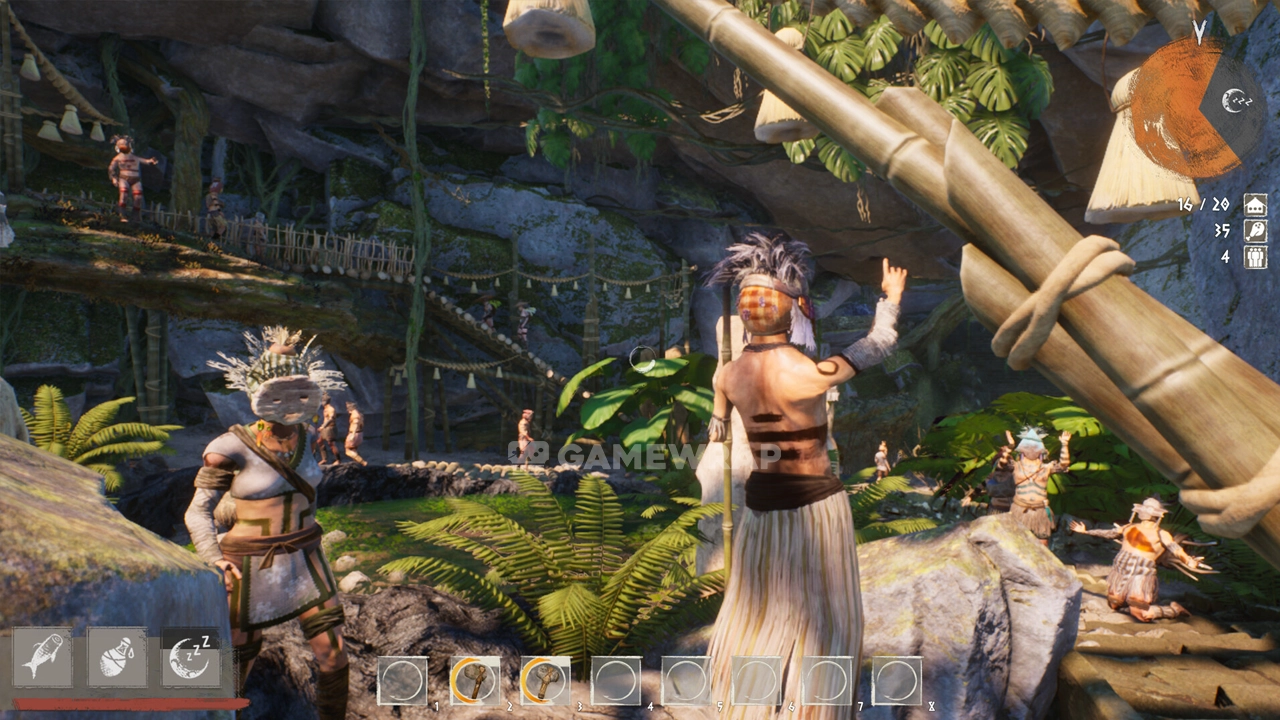Select the stone tool in hotbar slot 3
The height and width of the screenshot is (720, 1280).
(x=545, y=681)
